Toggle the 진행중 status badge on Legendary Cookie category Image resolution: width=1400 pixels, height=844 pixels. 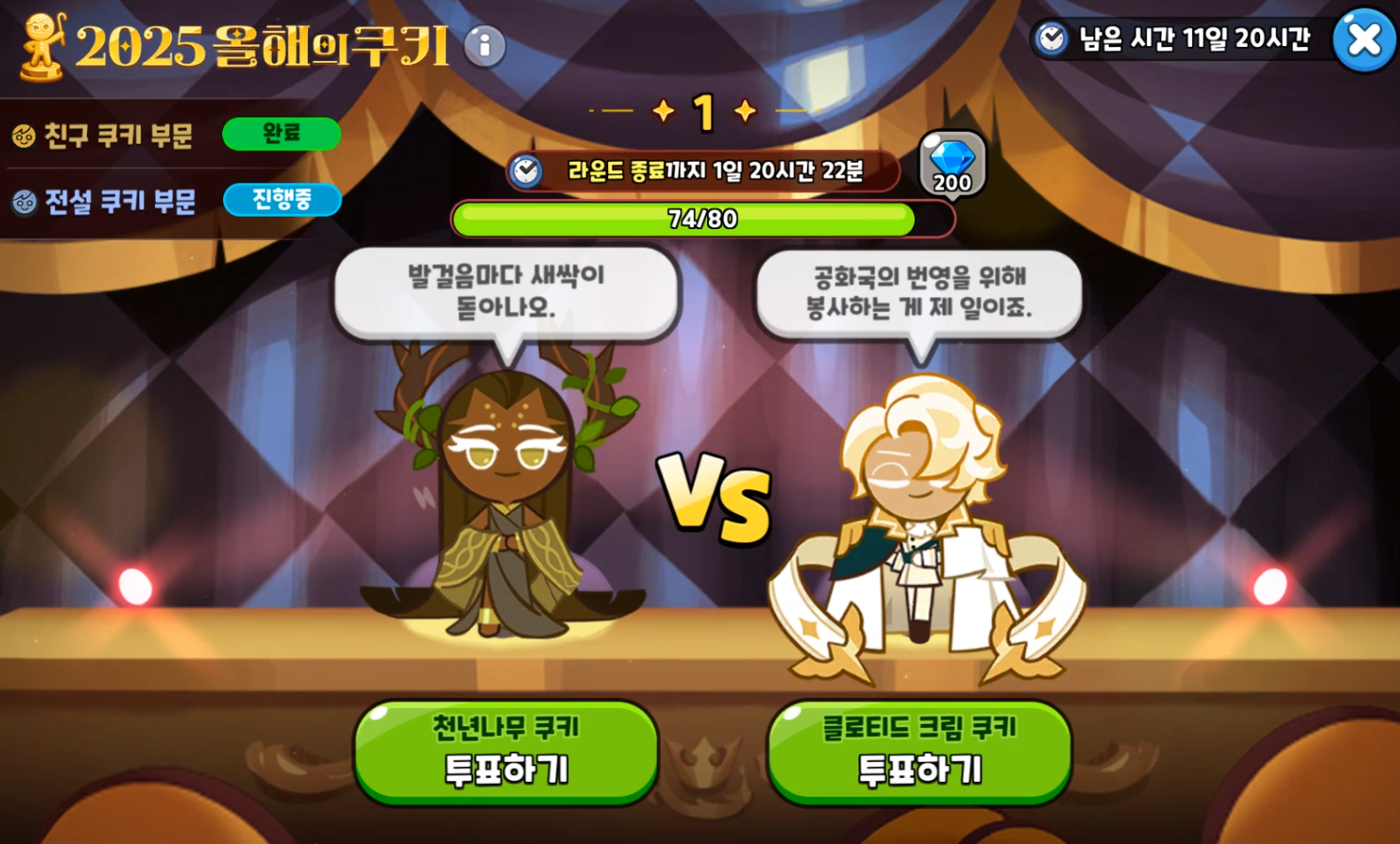click(x=282, y=200)
